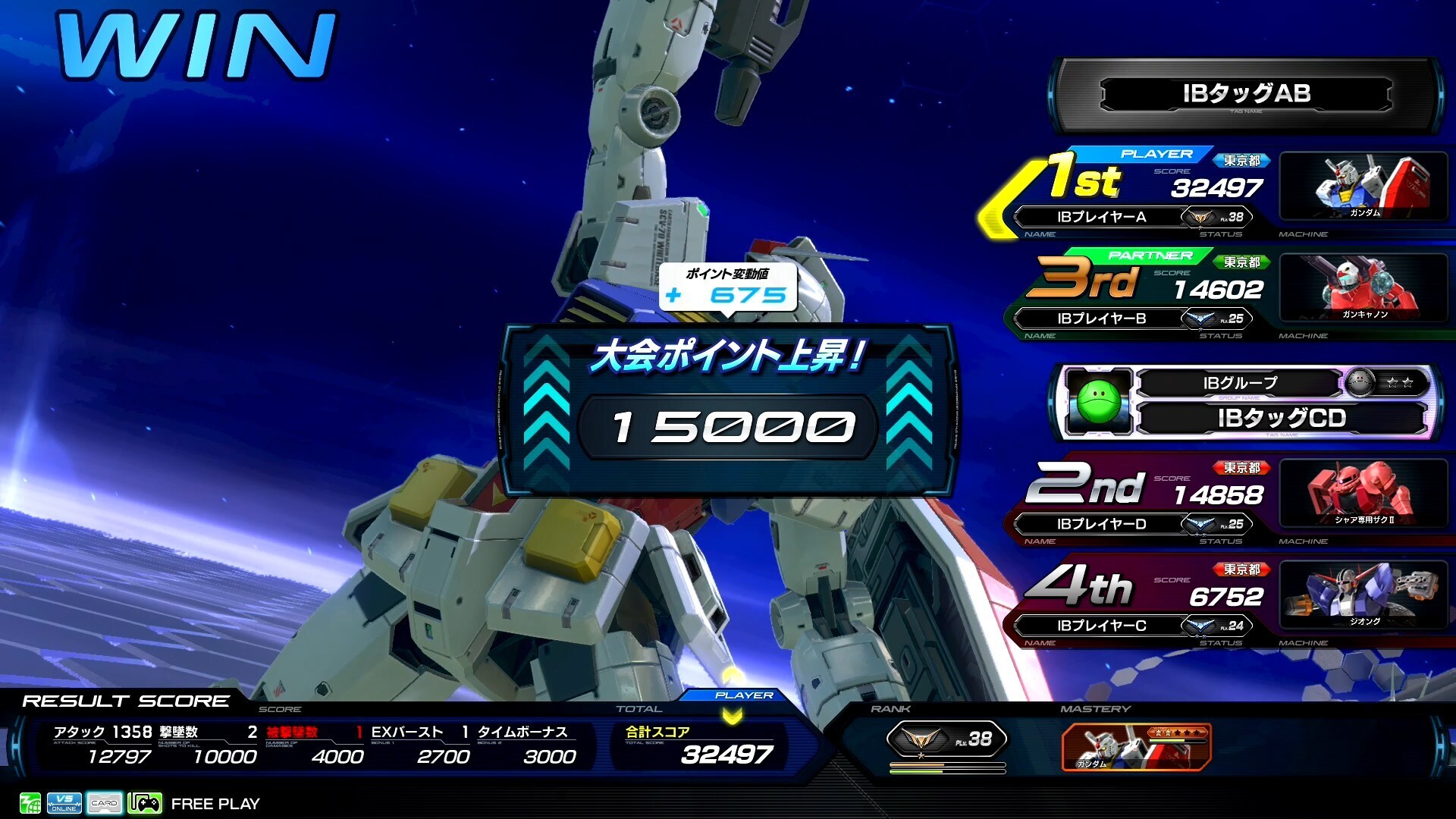Click the IBタッグCD tag name banner
Viewport: 1456px width, 819px height.
[1282, 418]
